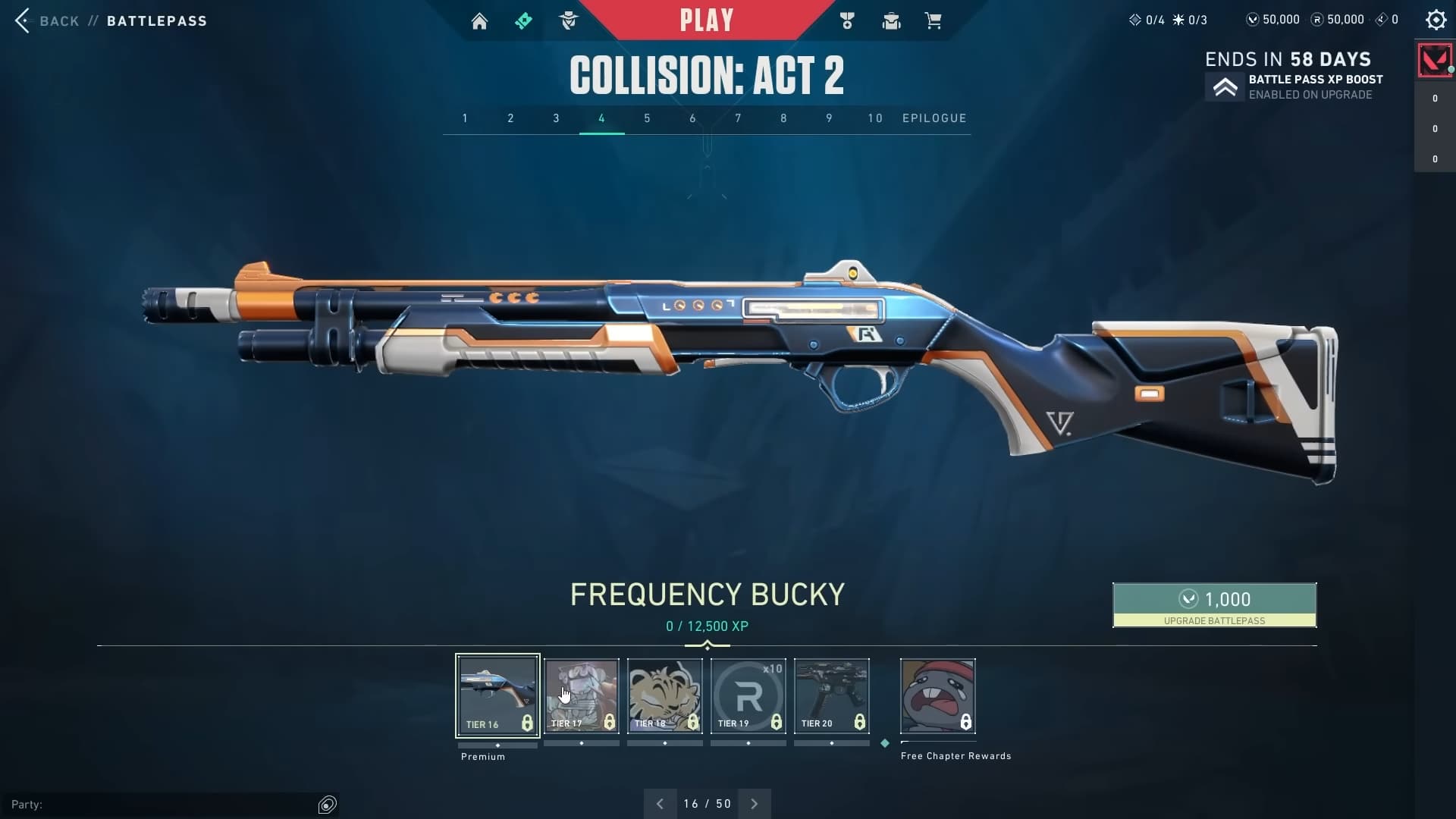
Task: Select the battlepass diamond icon in top nav
Action: (x=524, y=20)
